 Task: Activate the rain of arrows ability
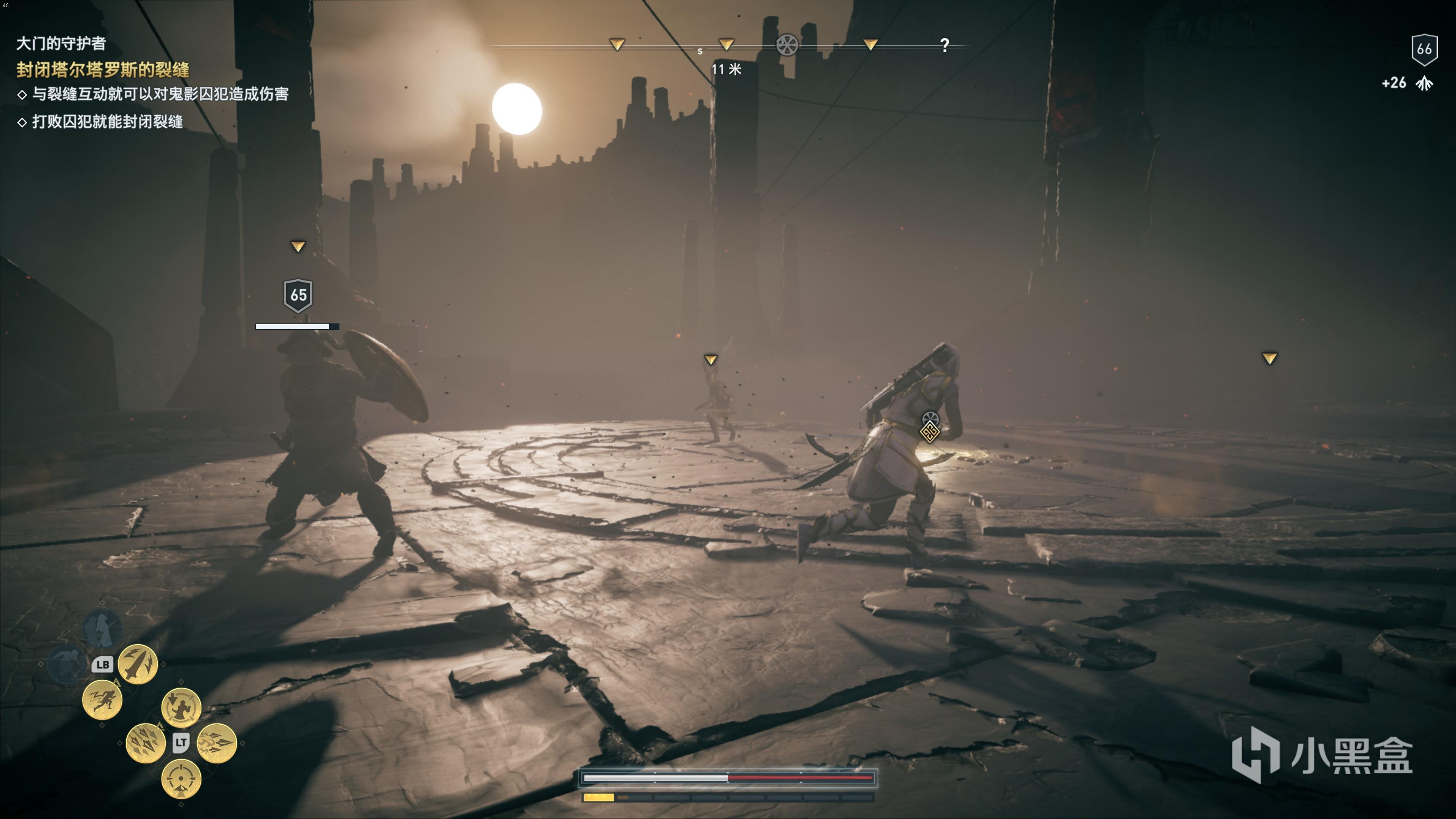[145, 743]
